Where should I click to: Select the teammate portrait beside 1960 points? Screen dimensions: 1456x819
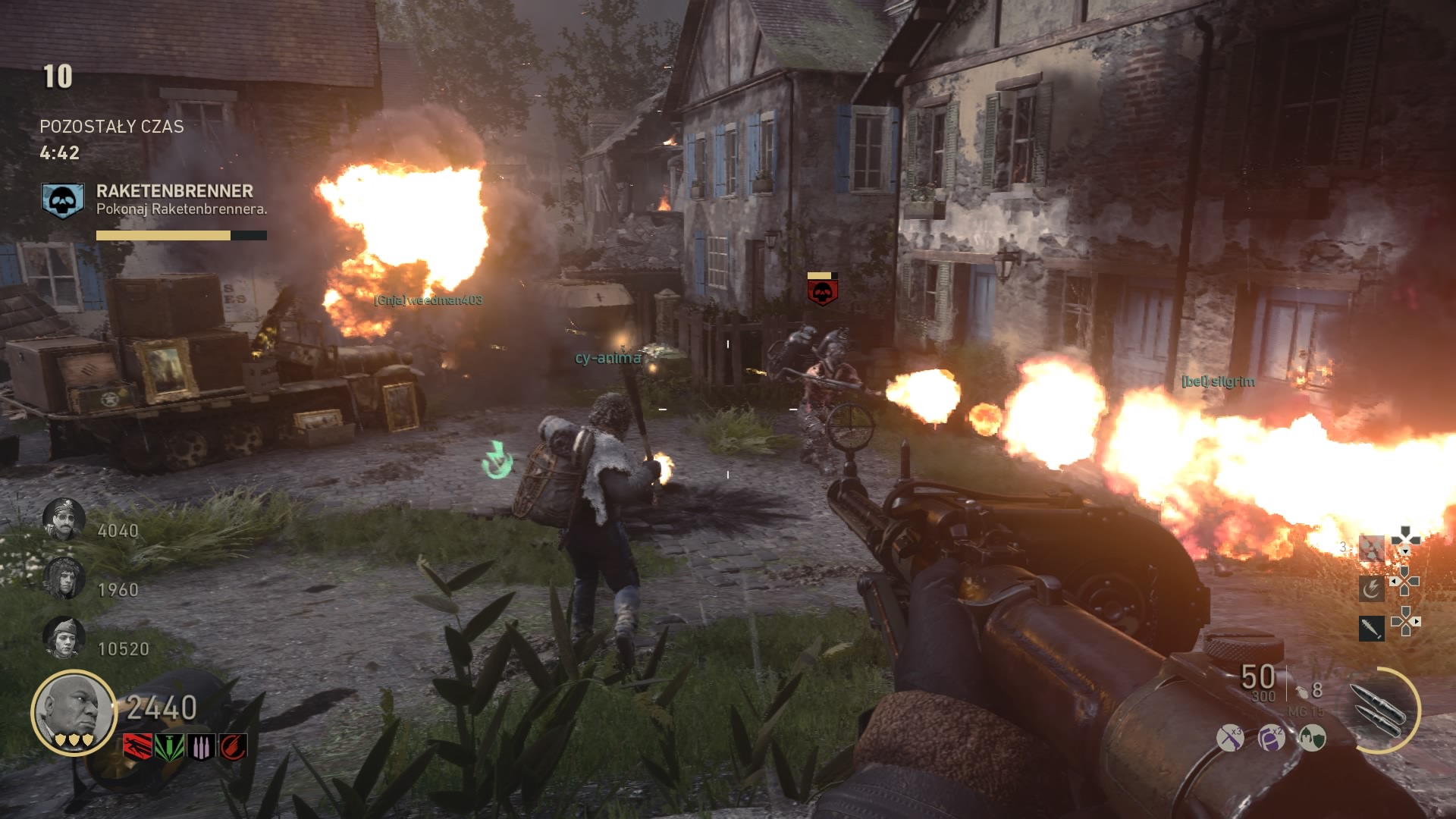pyautogui.click(x=64, y=578)
